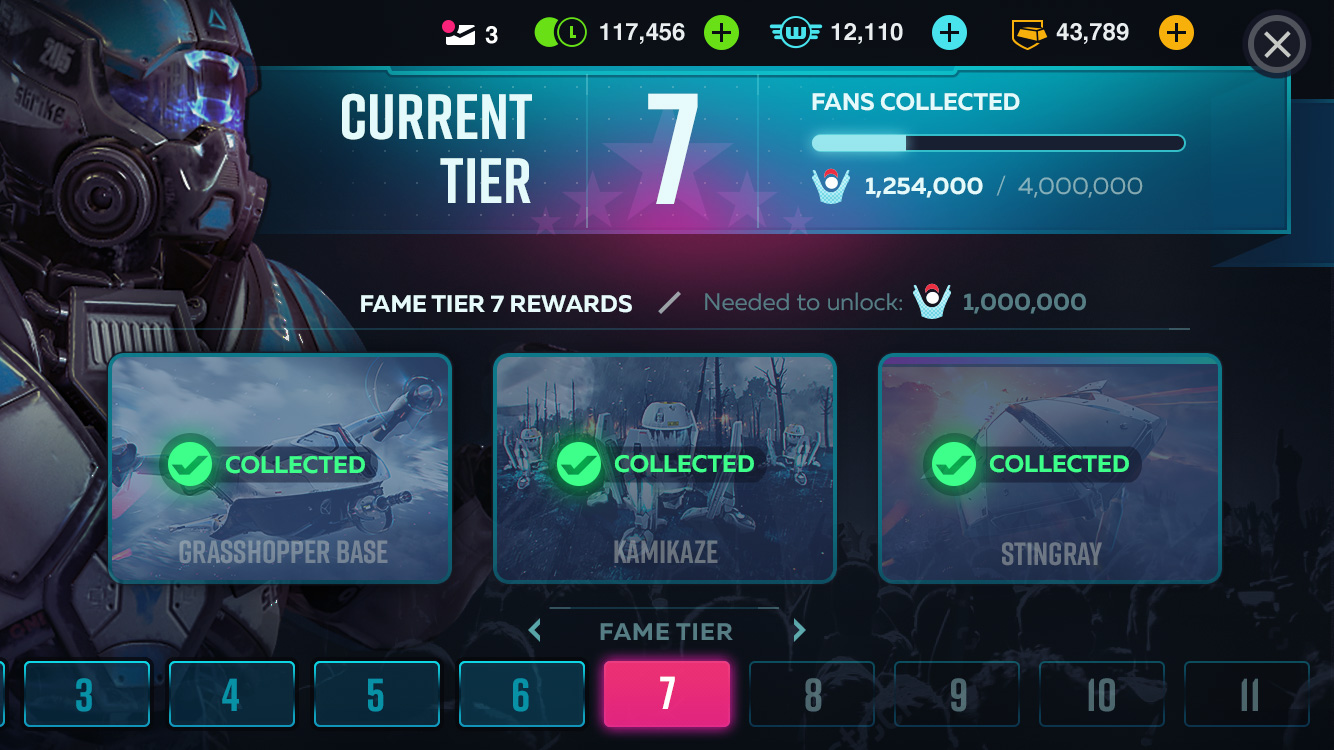Screen dimensions: 1334x750
Task: Switch to fame tier 4
Action: (231, 694)
